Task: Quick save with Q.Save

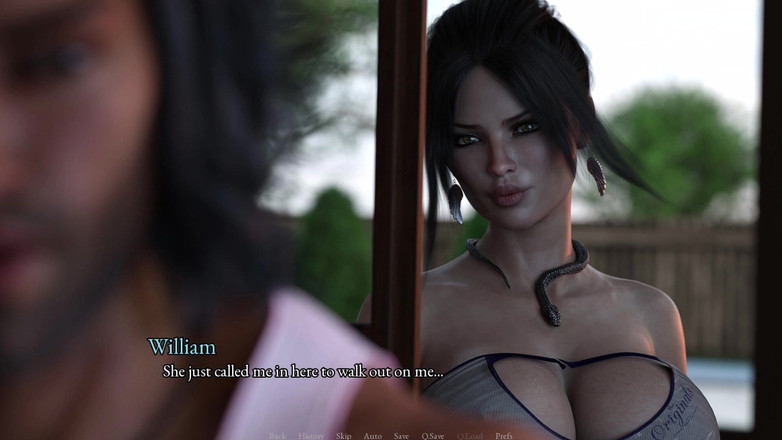Action: click(433, 436)
